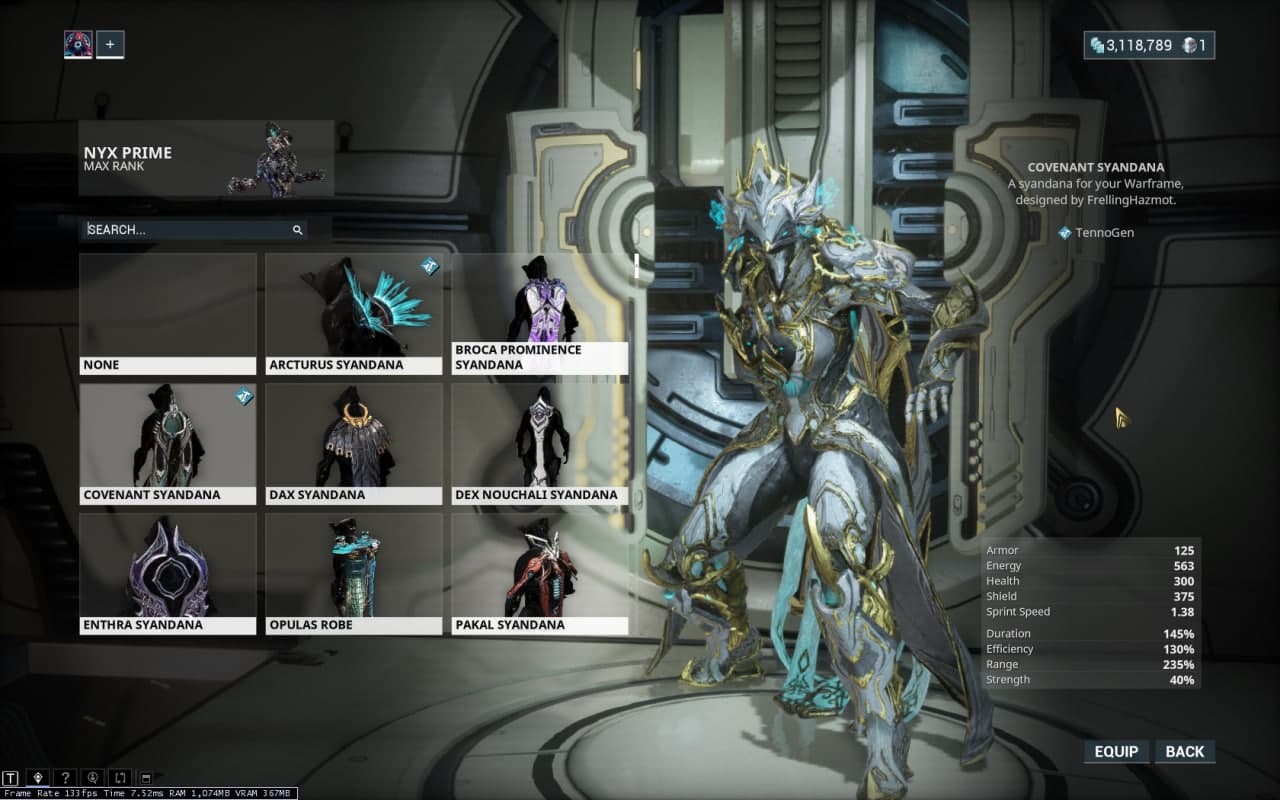Click the window icon at bottom toolbar's end
Viewport: 1280px width, 800px height.
145,777
